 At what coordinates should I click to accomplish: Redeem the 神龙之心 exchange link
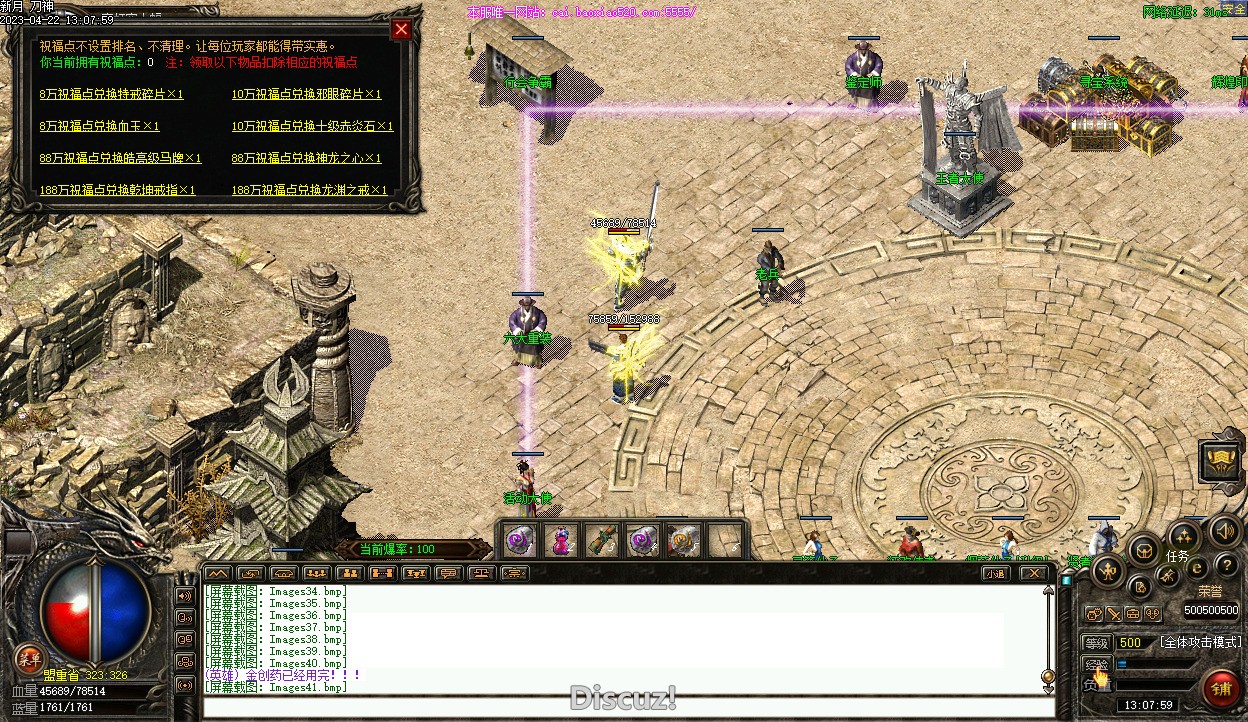(x=306, y=158)
